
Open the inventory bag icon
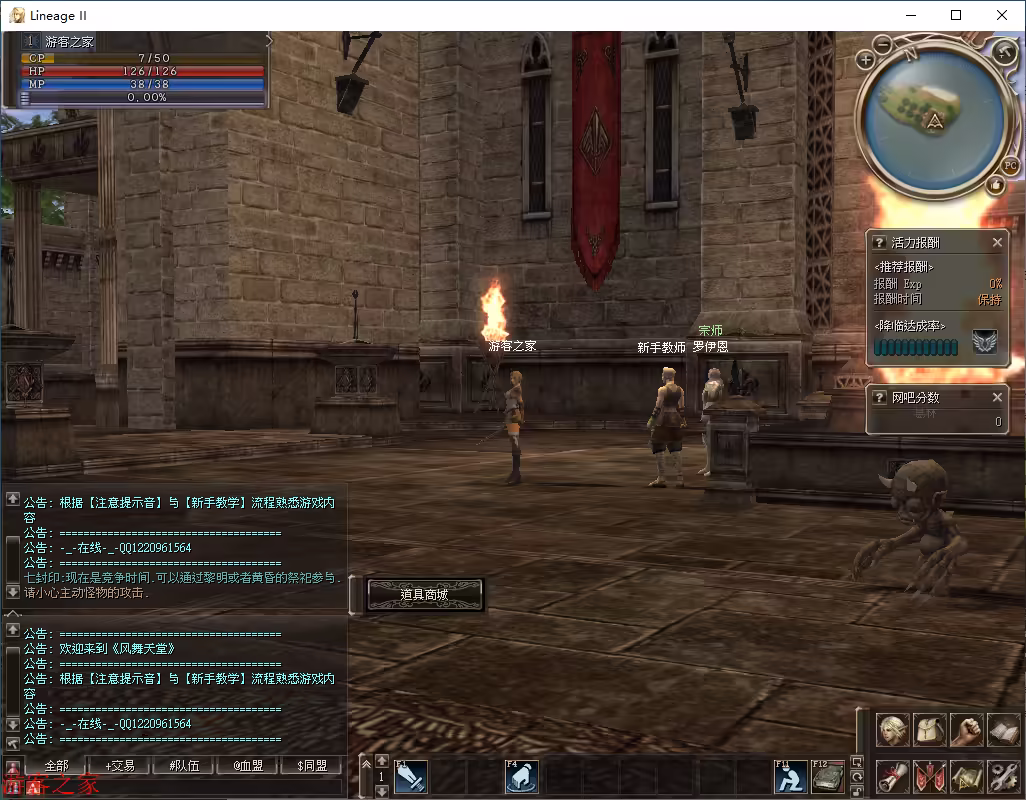point(930,730)
